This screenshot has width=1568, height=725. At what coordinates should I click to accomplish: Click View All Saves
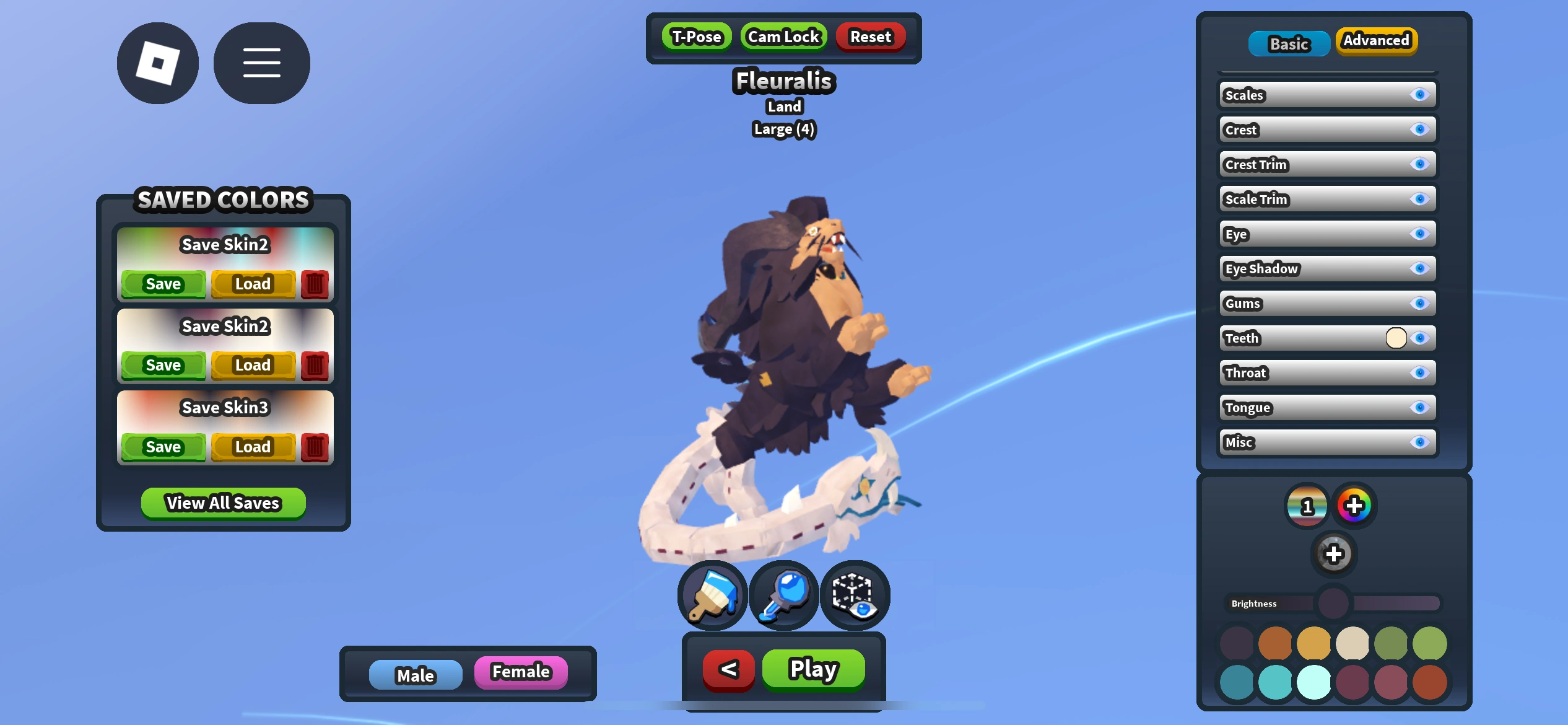pos(222,503)
